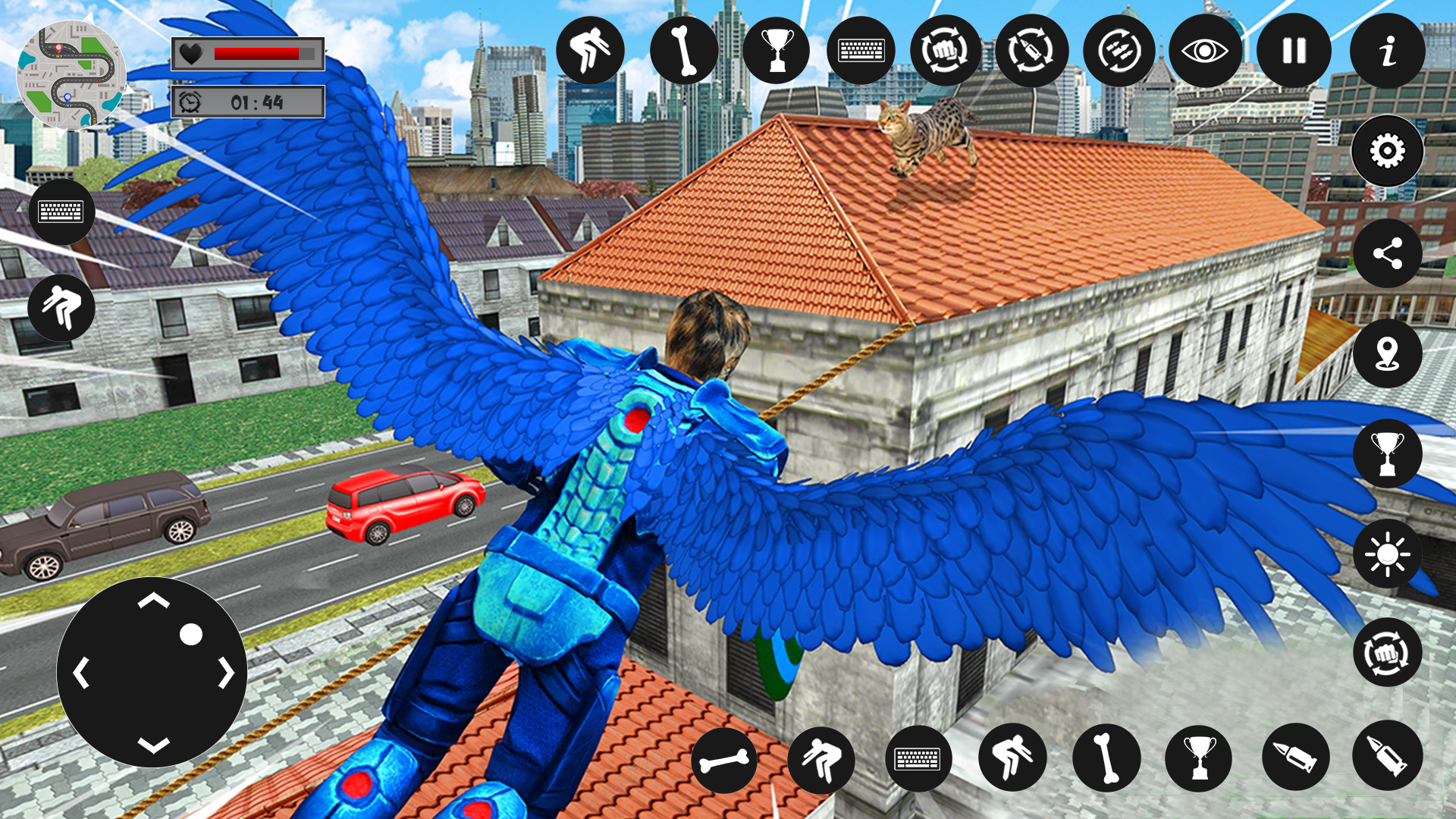1456x819 pixels.
Task: Use the horizontal bone action button
Action: tap(724, 760)
